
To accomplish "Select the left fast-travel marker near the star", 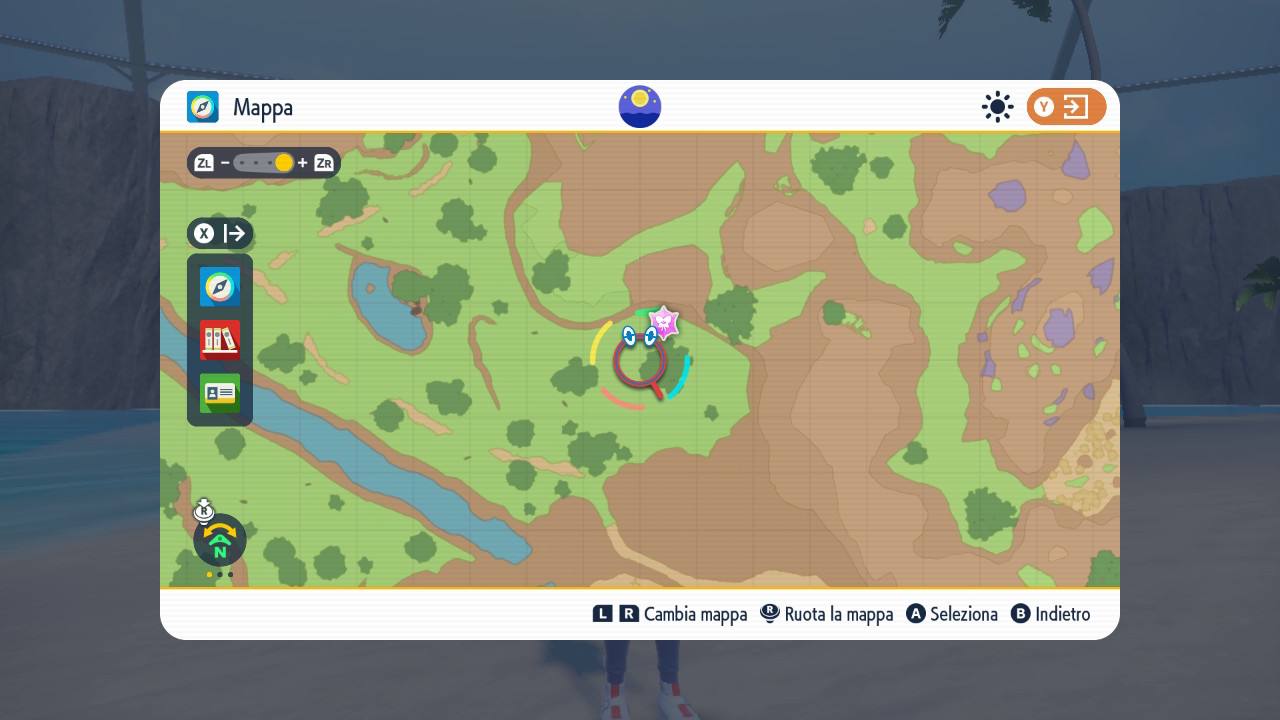I will [x=628, y=336].
